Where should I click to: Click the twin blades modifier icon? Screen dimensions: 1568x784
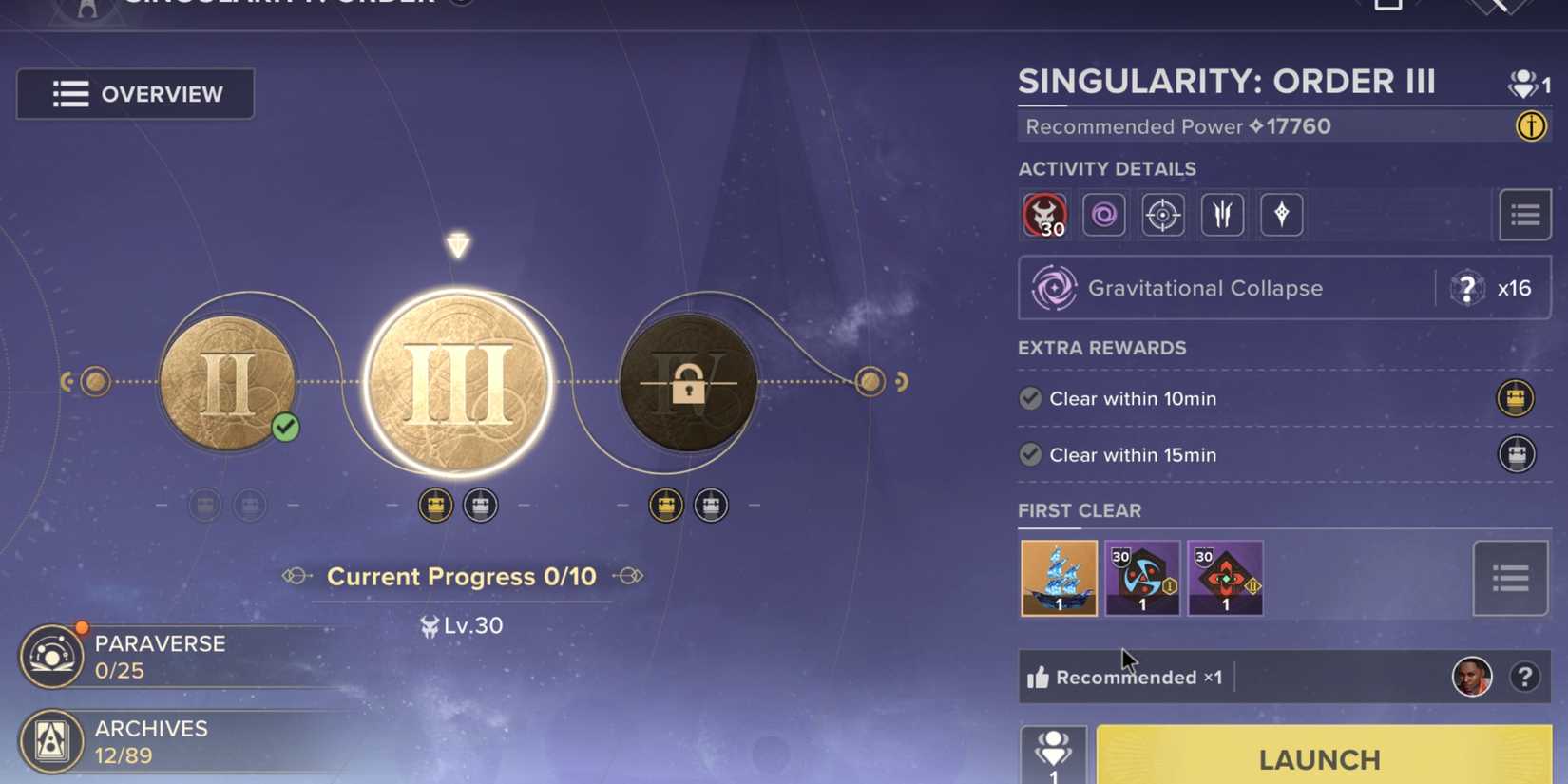(x=1222, y=214)
